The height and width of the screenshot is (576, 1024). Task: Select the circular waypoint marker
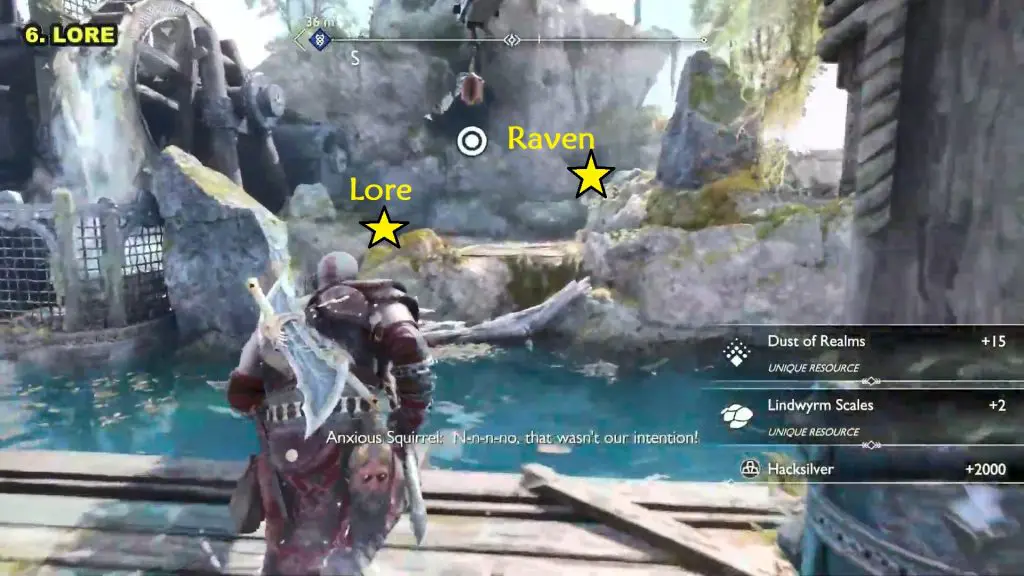click(x=472, y=141)
